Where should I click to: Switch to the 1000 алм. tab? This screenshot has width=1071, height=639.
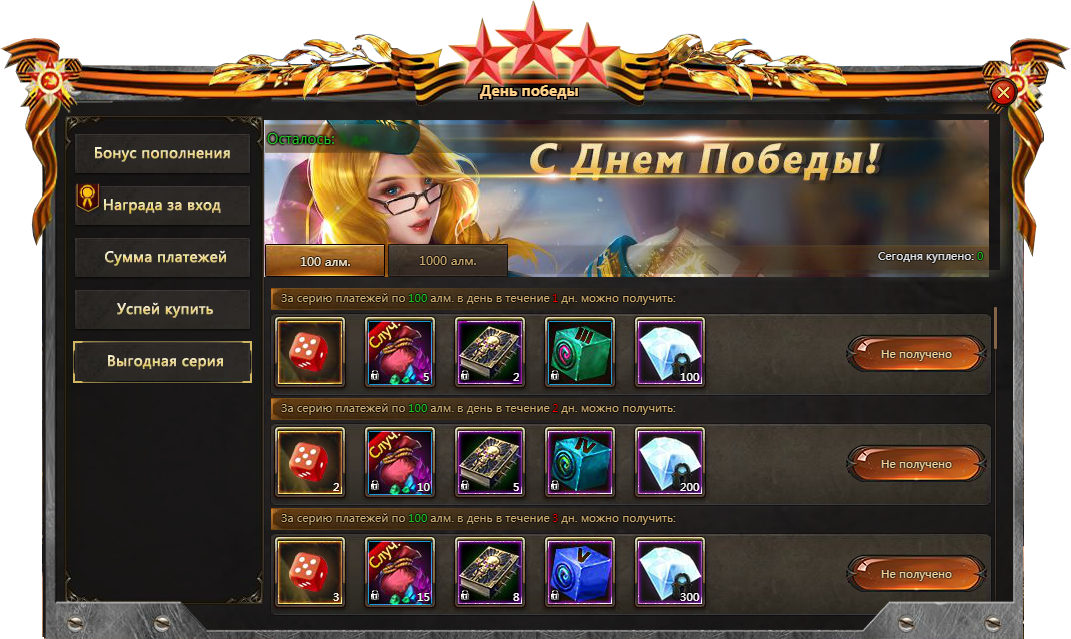click(447, 261)
